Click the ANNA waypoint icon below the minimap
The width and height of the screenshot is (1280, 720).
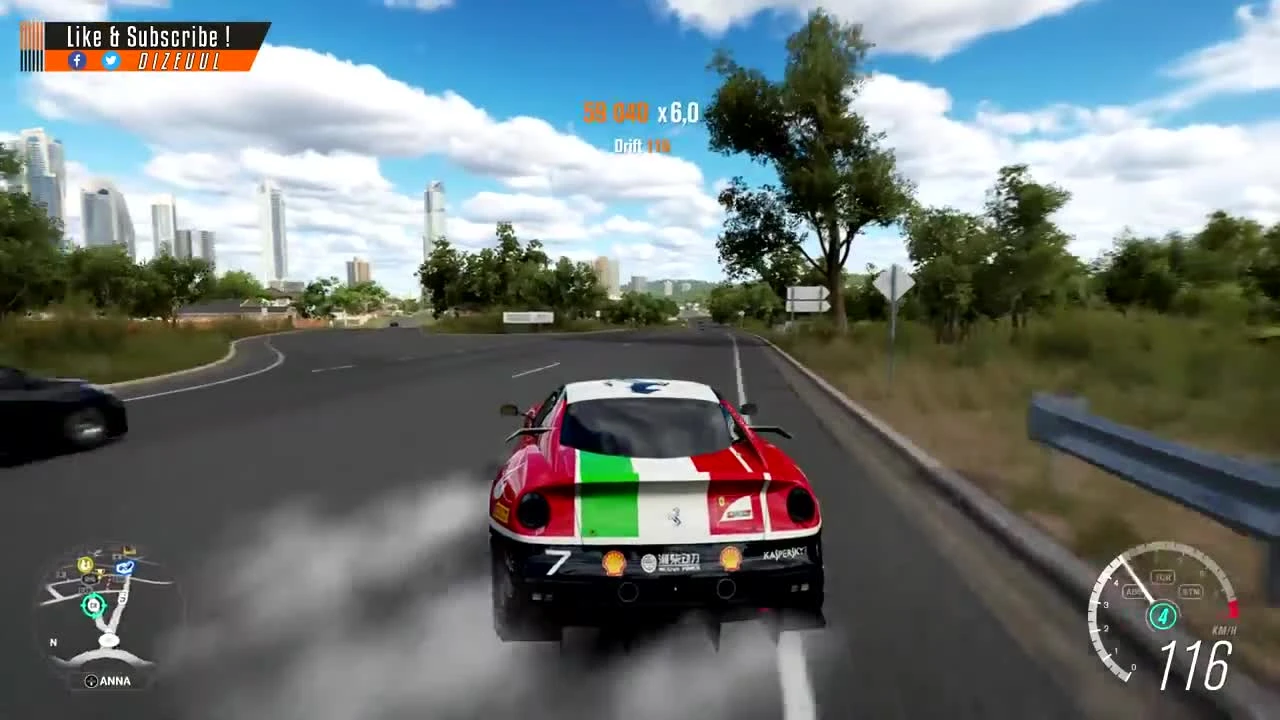click(x=91, y=680)
